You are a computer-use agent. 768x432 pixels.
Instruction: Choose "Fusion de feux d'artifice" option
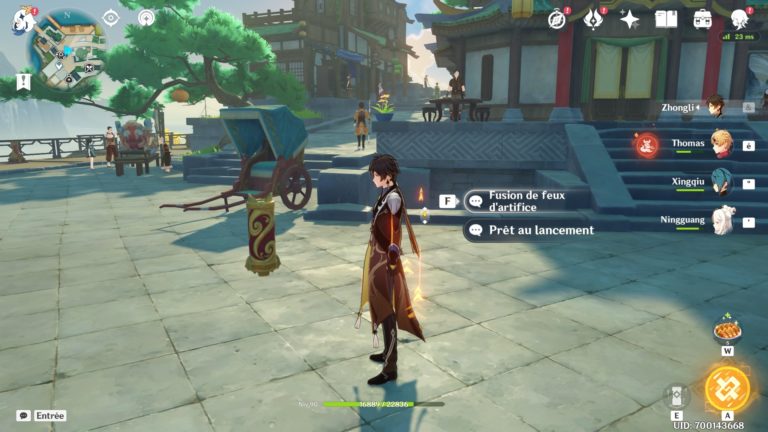[528, 200]
